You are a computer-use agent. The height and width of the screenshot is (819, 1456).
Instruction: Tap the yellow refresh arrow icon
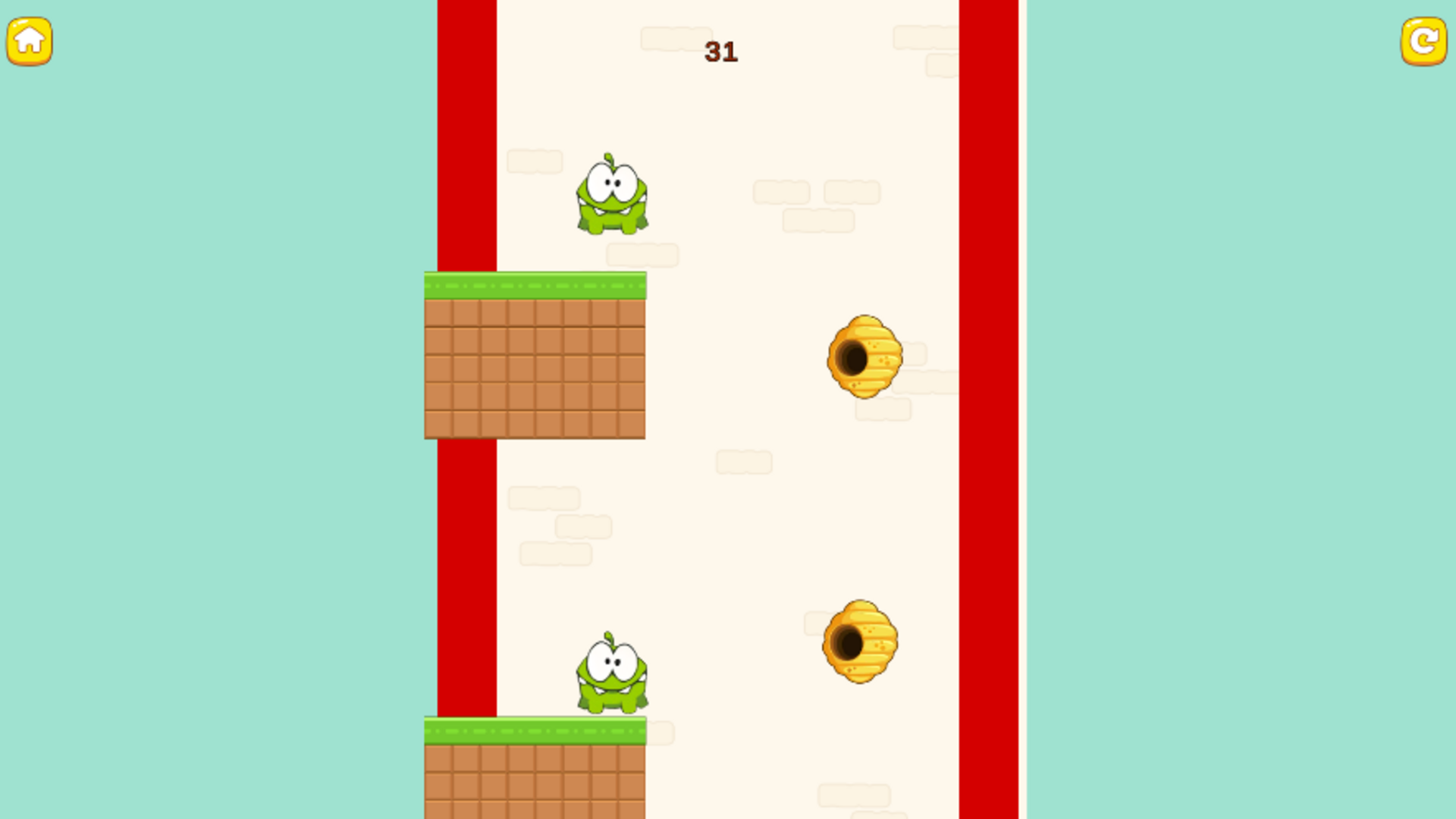(x=1426, y=42)
